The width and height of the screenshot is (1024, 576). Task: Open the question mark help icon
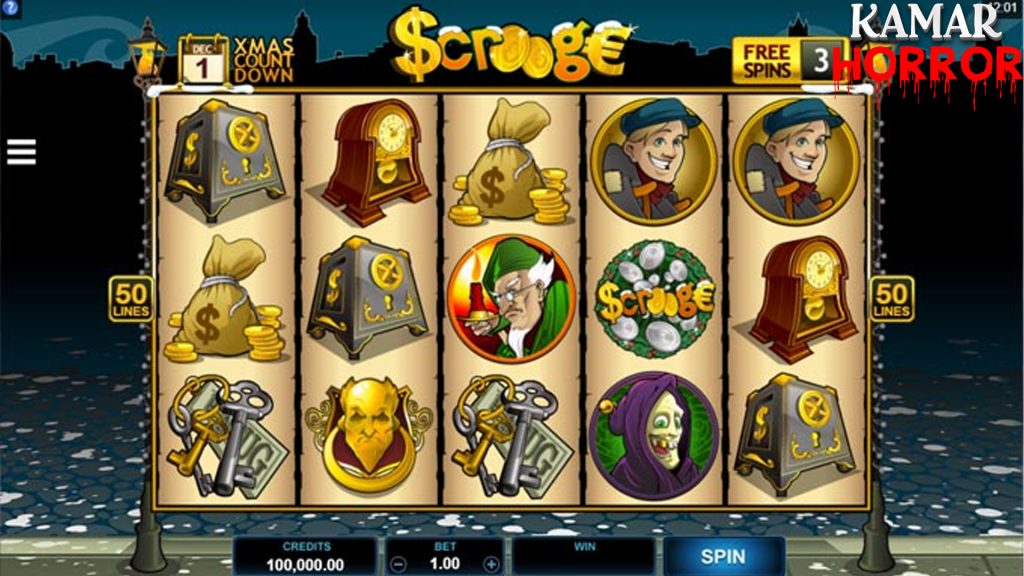tap(8, 9)
